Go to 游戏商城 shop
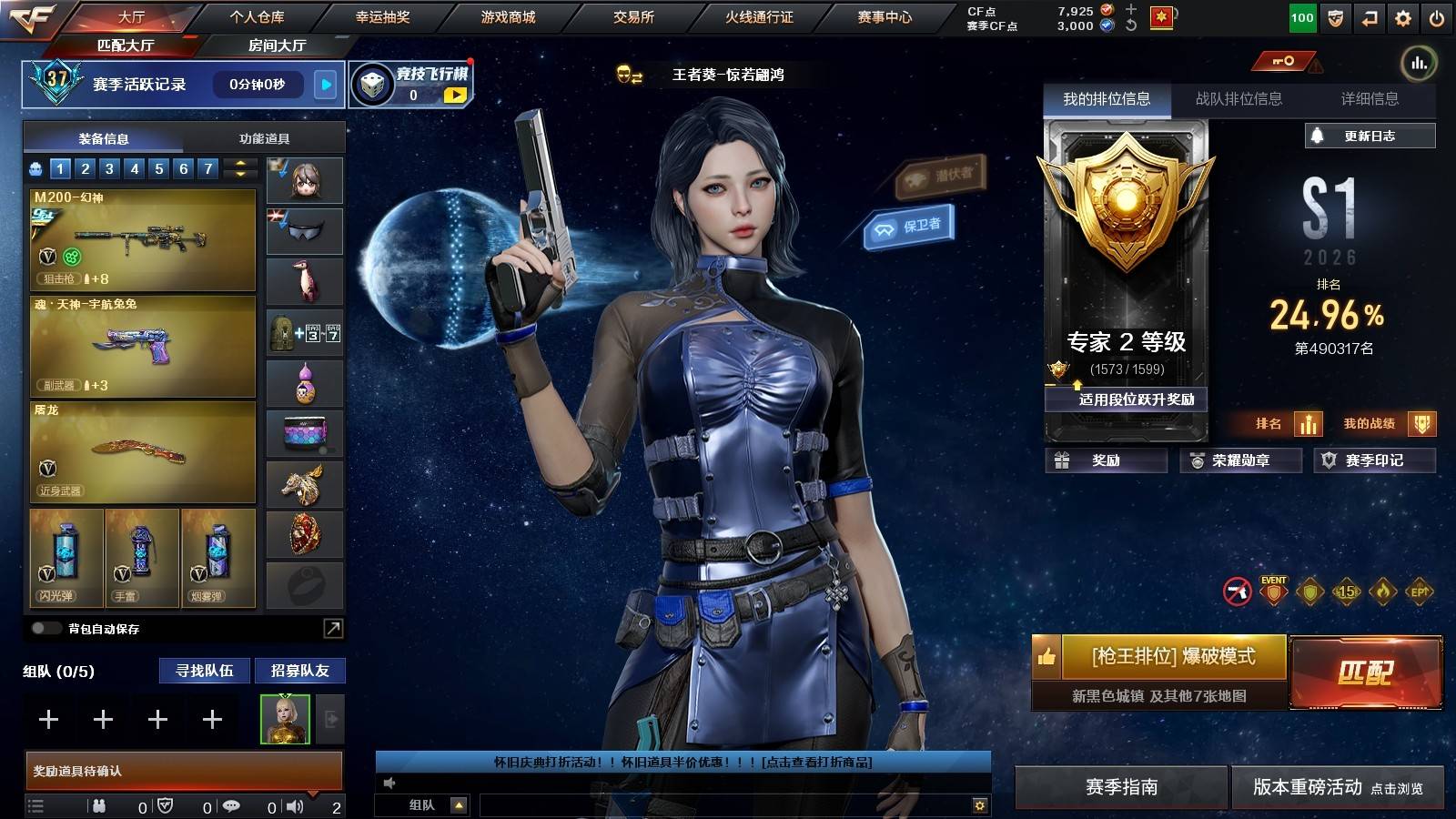Screen dimensions: 1456x819 508,17
